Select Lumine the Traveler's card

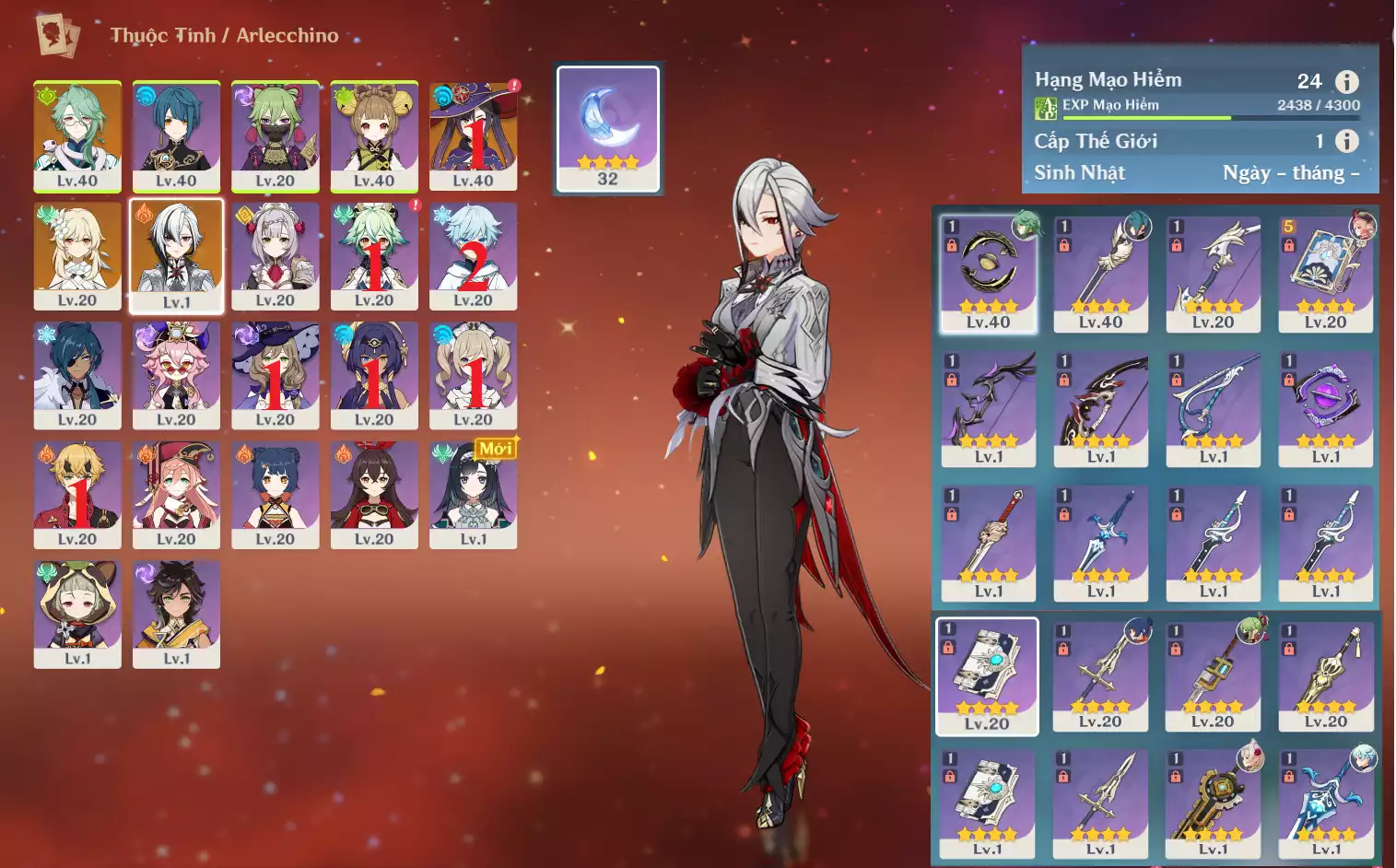77,256
